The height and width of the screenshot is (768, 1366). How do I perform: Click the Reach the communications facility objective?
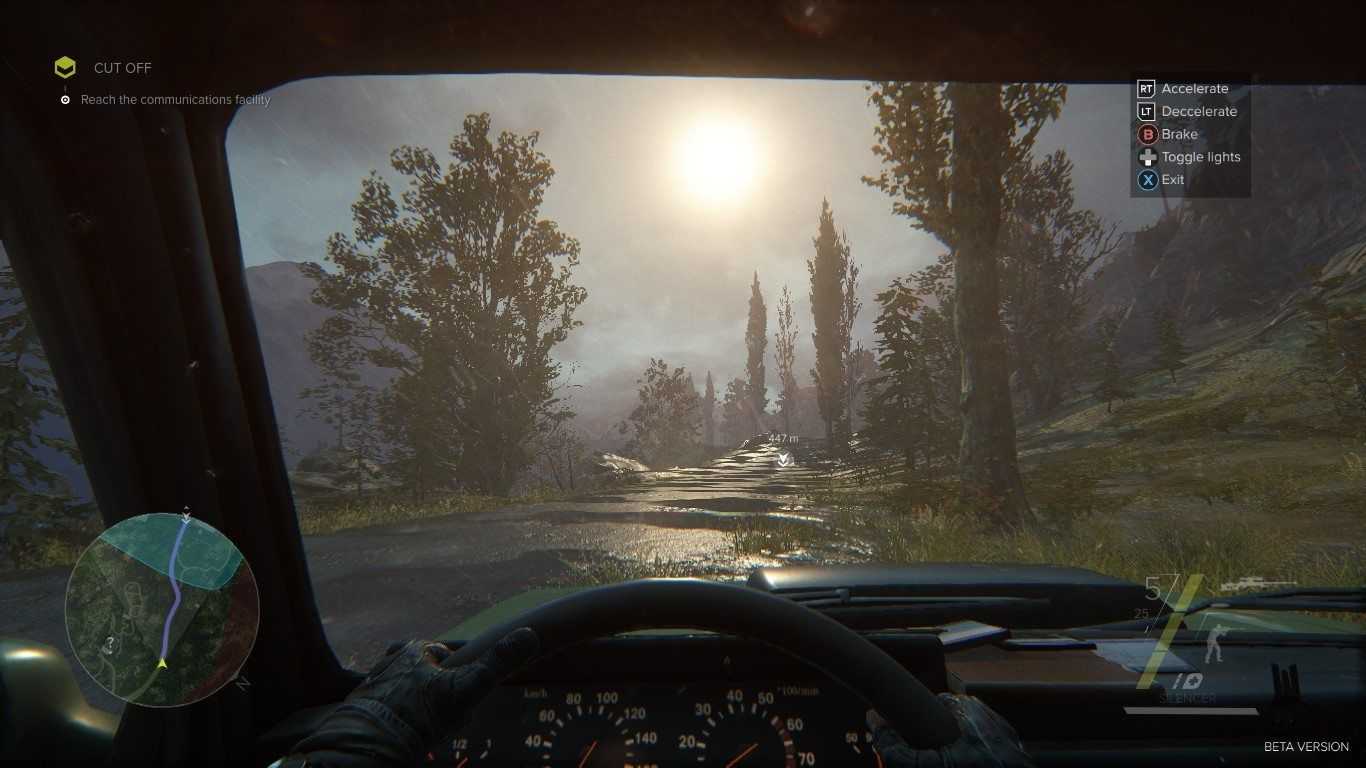point(175,100)
